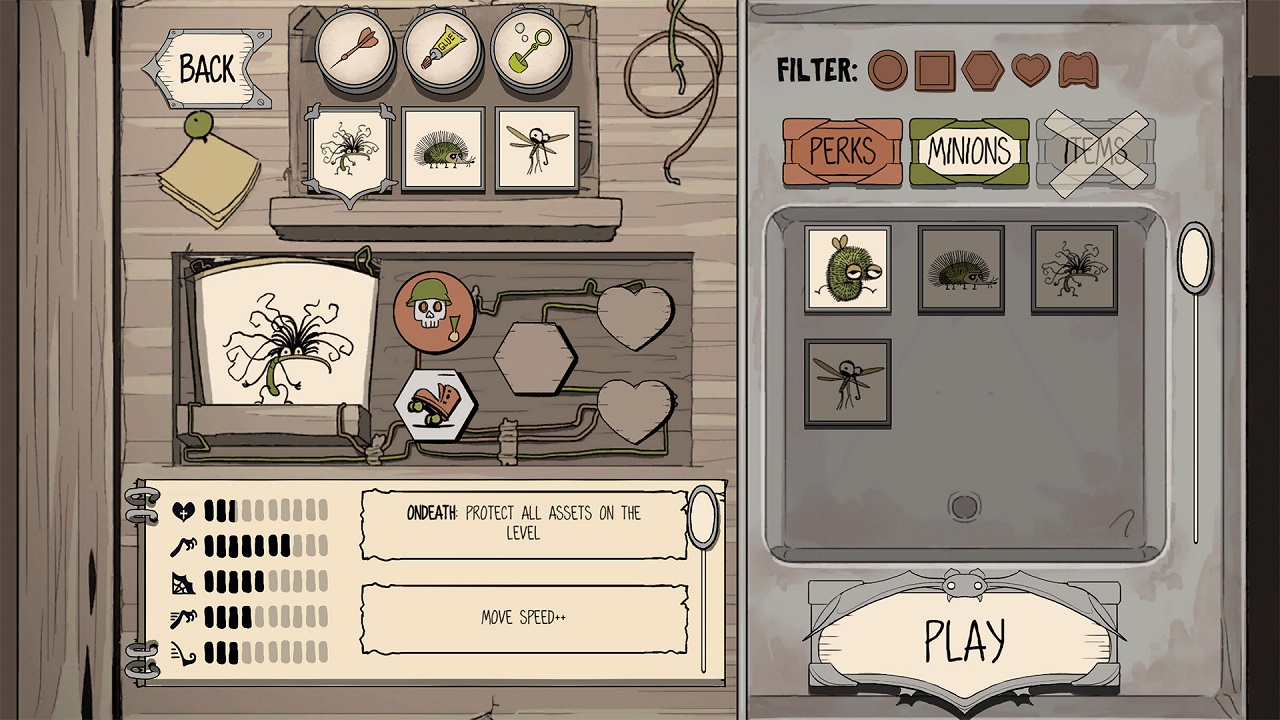Click the BACK button
This screenshot has width=1280, height=720.
coord(205,70)
